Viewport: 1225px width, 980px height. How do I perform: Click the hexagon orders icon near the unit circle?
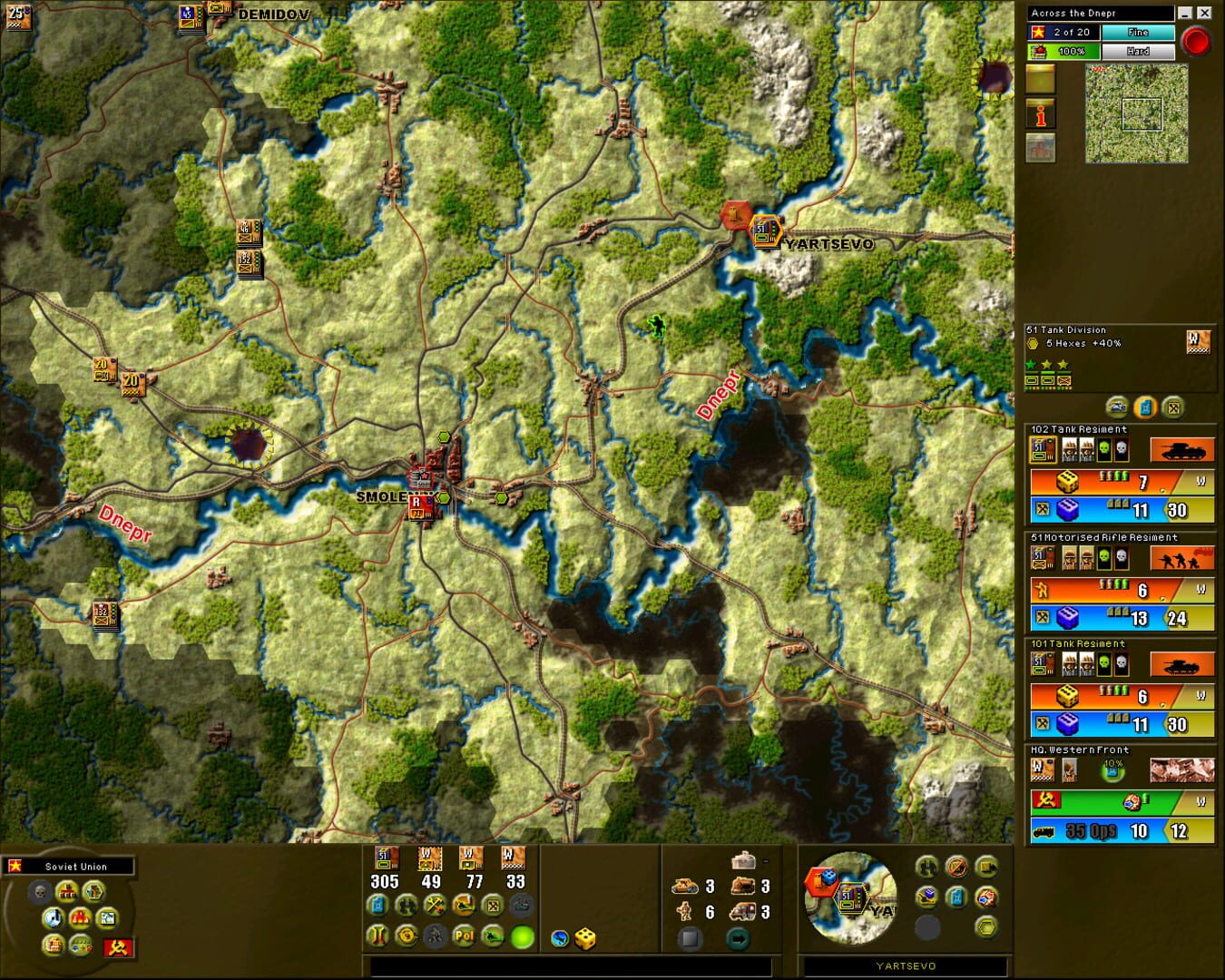coord(986,926)
